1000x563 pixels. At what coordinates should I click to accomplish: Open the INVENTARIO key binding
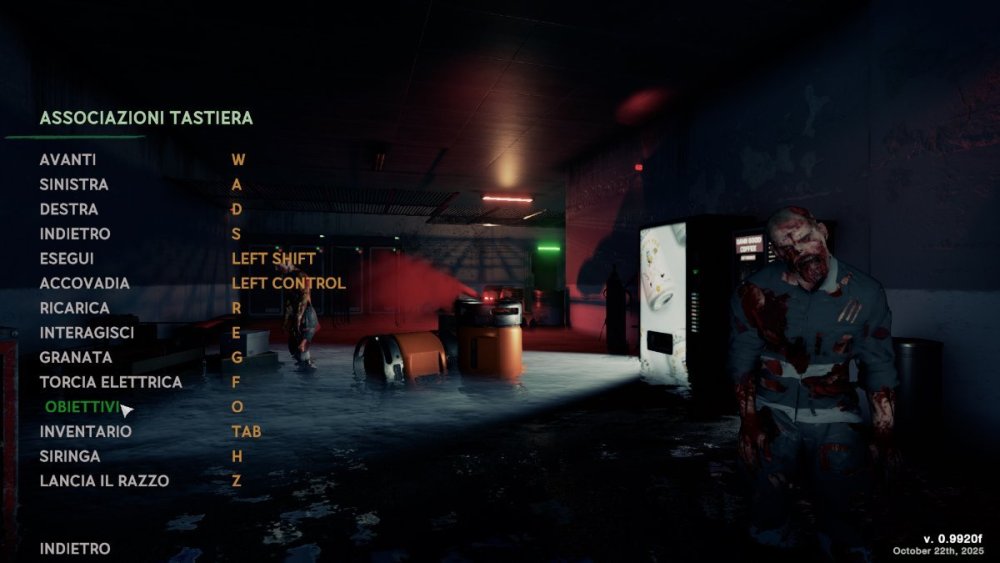86,431
